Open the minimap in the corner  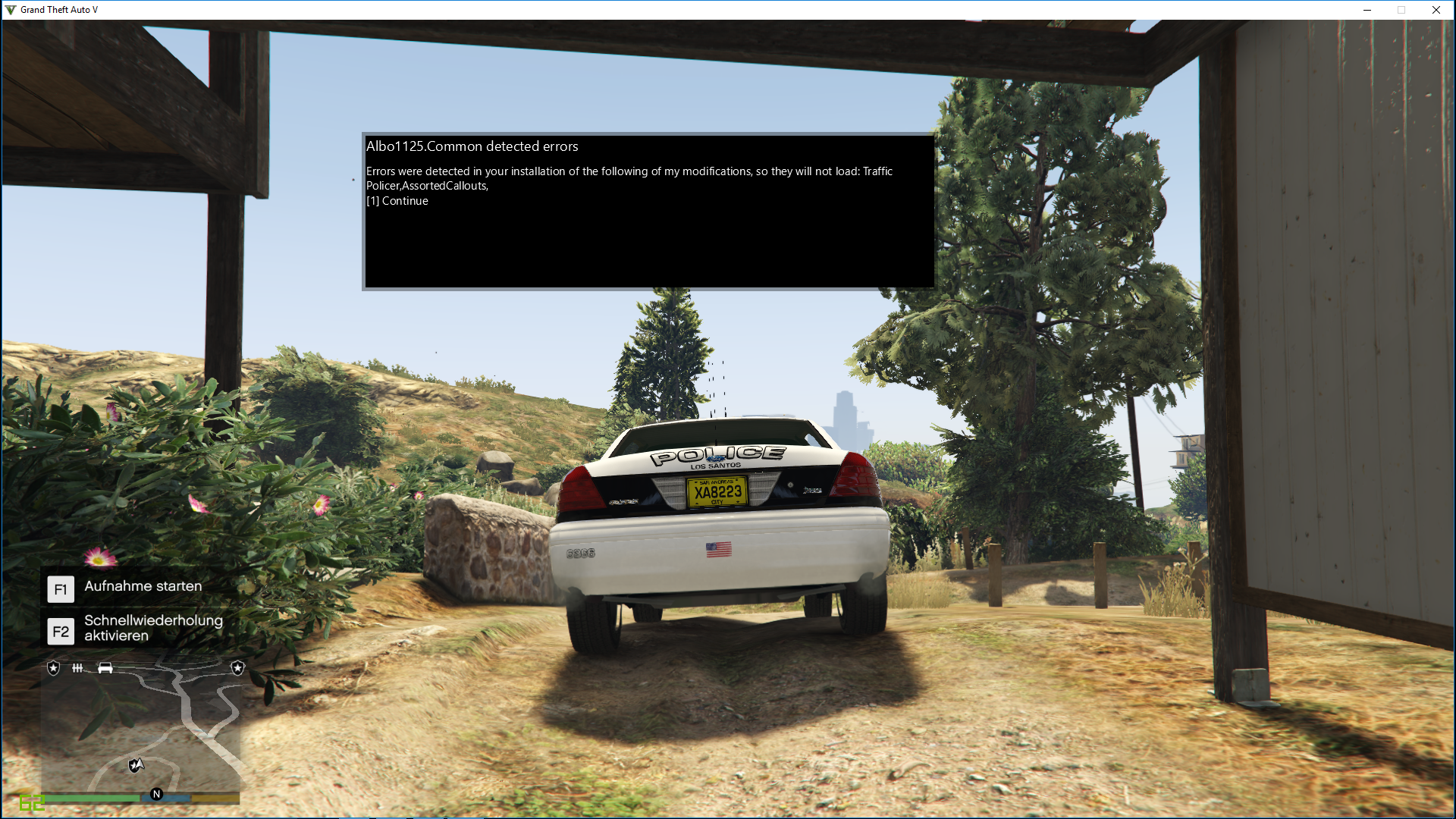tap(141, 728)
